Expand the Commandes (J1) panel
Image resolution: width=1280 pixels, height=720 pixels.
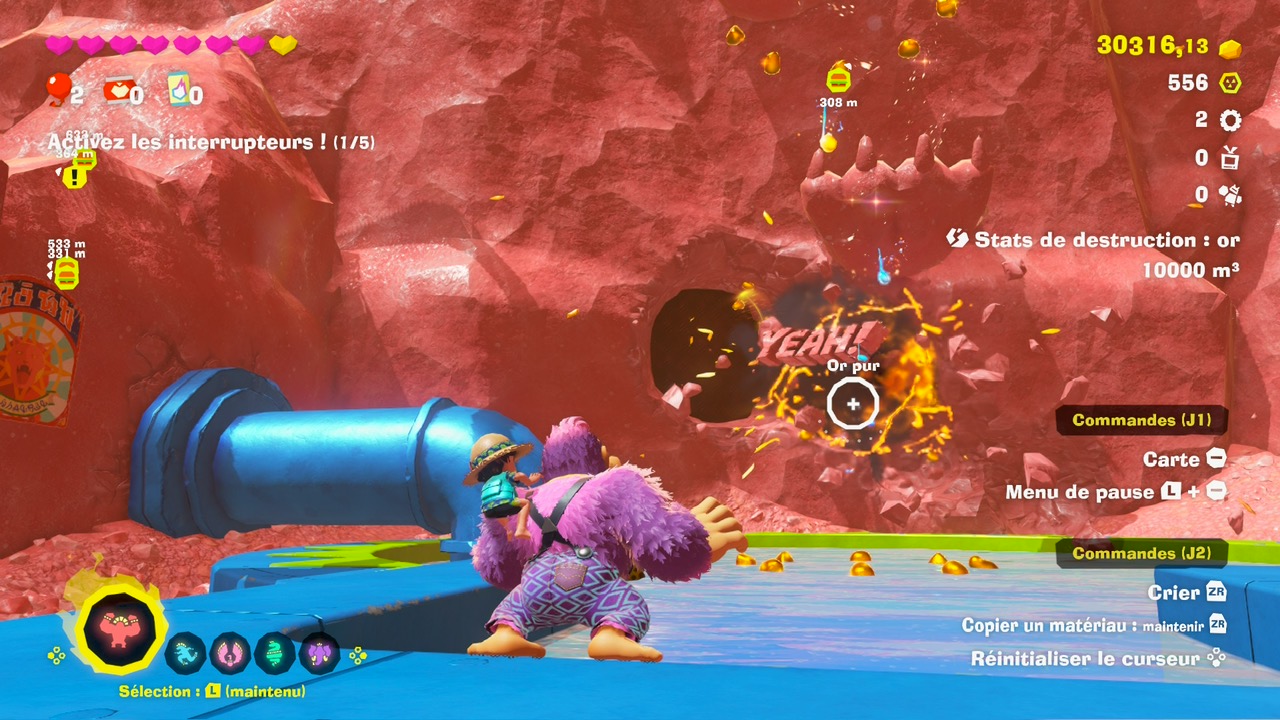click(1142, 420)
